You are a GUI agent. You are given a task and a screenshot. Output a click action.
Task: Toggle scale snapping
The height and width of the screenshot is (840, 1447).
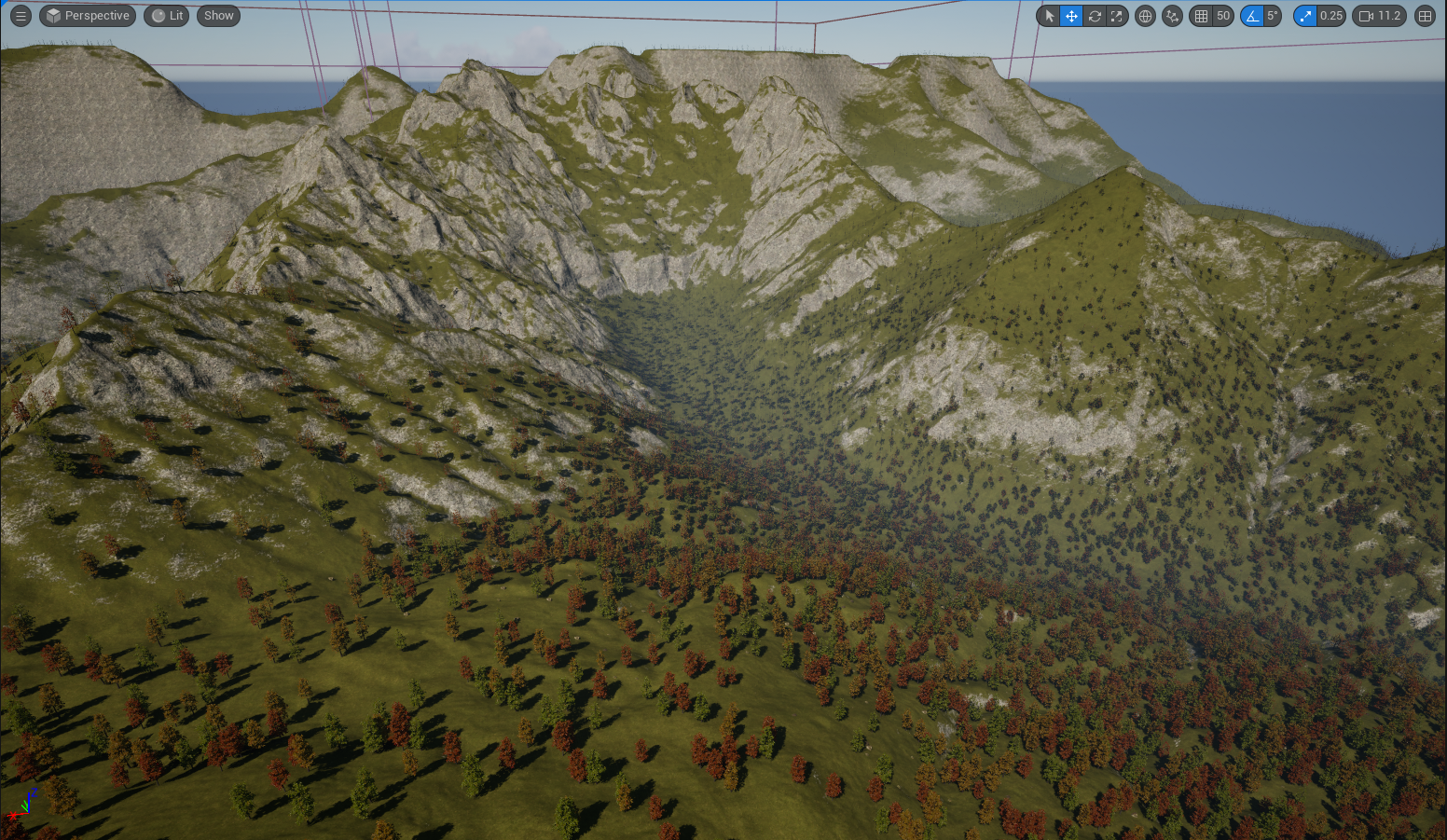click(1305, 16)
